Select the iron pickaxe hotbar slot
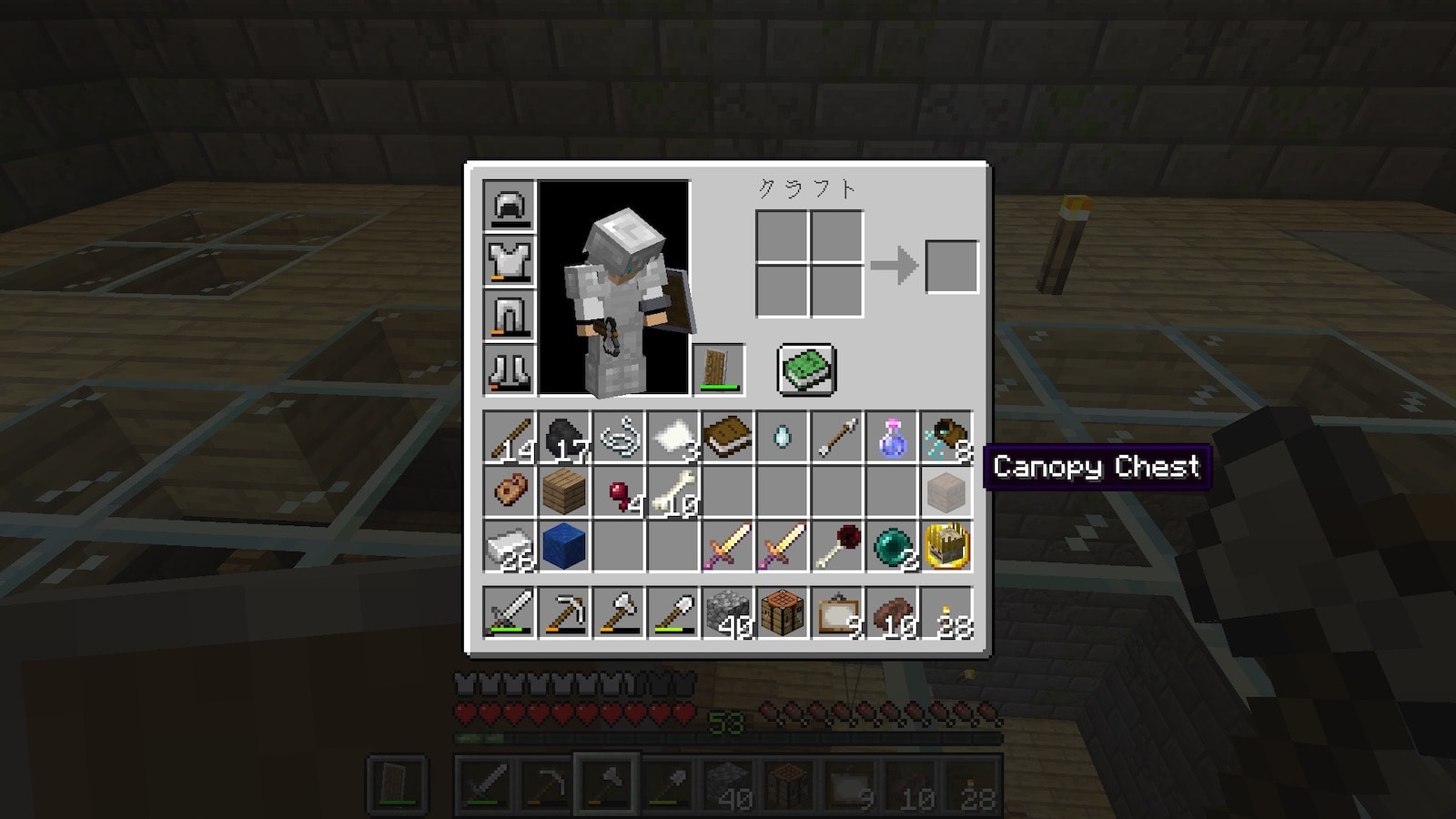This screenshot has height=819, width=1456. pyautogui.click(x=564, y=612)
